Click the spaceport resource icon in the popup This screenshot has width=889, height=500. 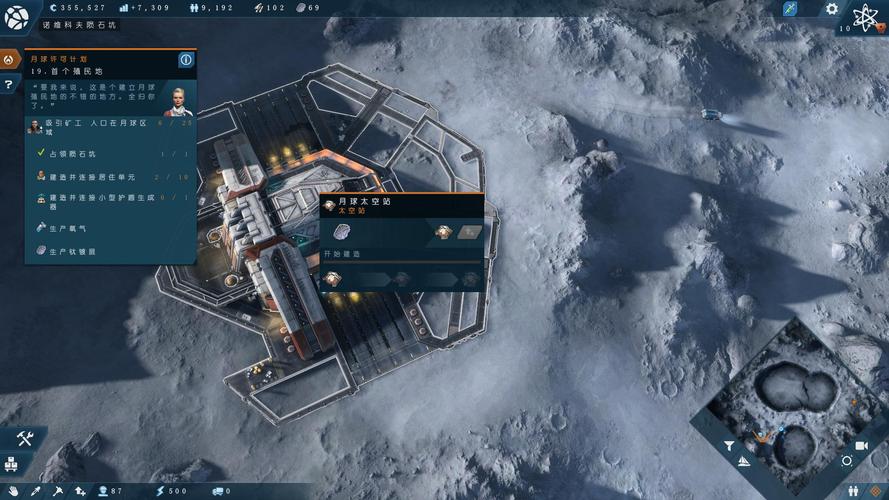click(343, 232)
